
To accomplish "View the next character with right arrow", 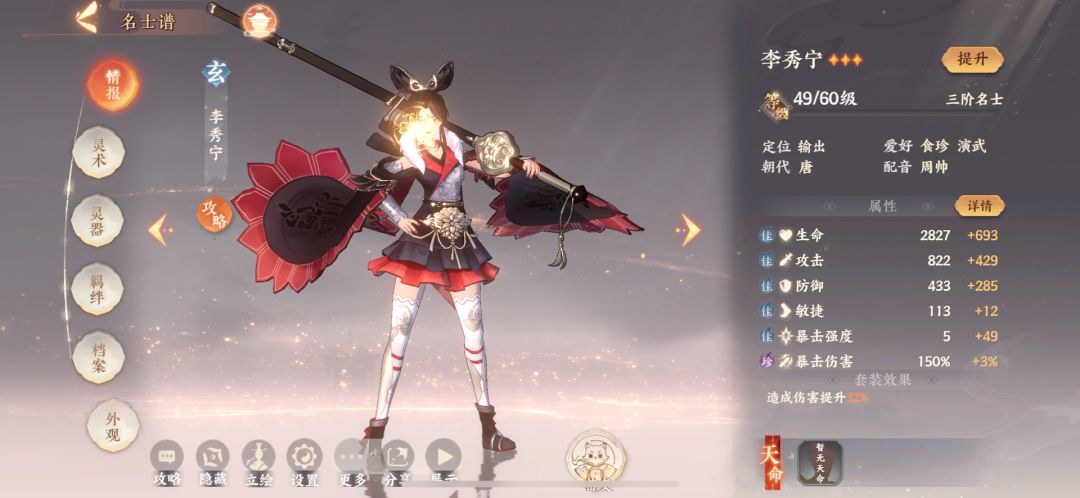I will pos(690,229).
